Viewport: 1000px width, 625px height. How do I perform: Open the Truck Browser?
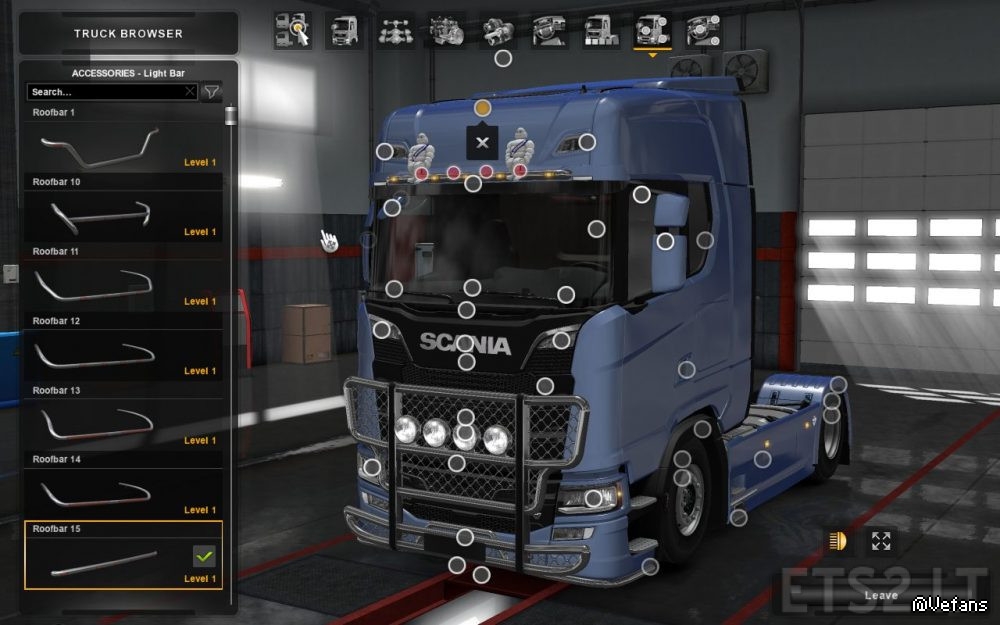pyautogui.click(x=128, y=34)
